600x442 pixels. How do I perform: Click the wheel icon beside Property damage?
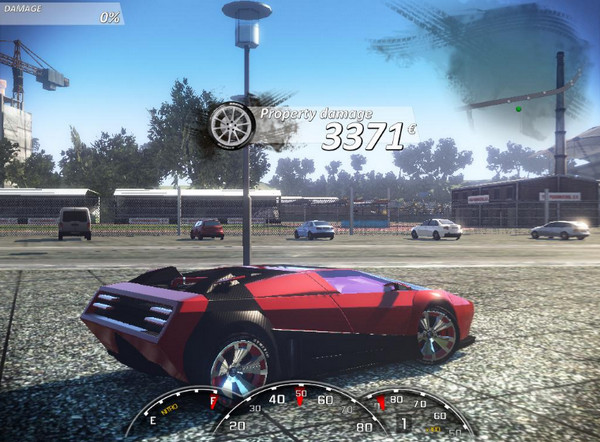pyautogui.click(x=232, y=124)
